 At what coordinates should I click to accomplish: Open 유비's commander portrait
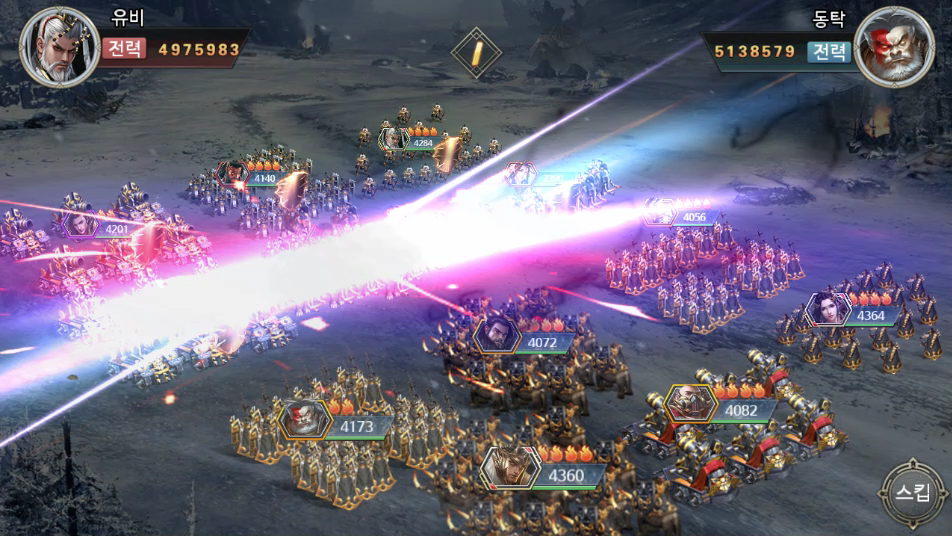pos(60,48)
